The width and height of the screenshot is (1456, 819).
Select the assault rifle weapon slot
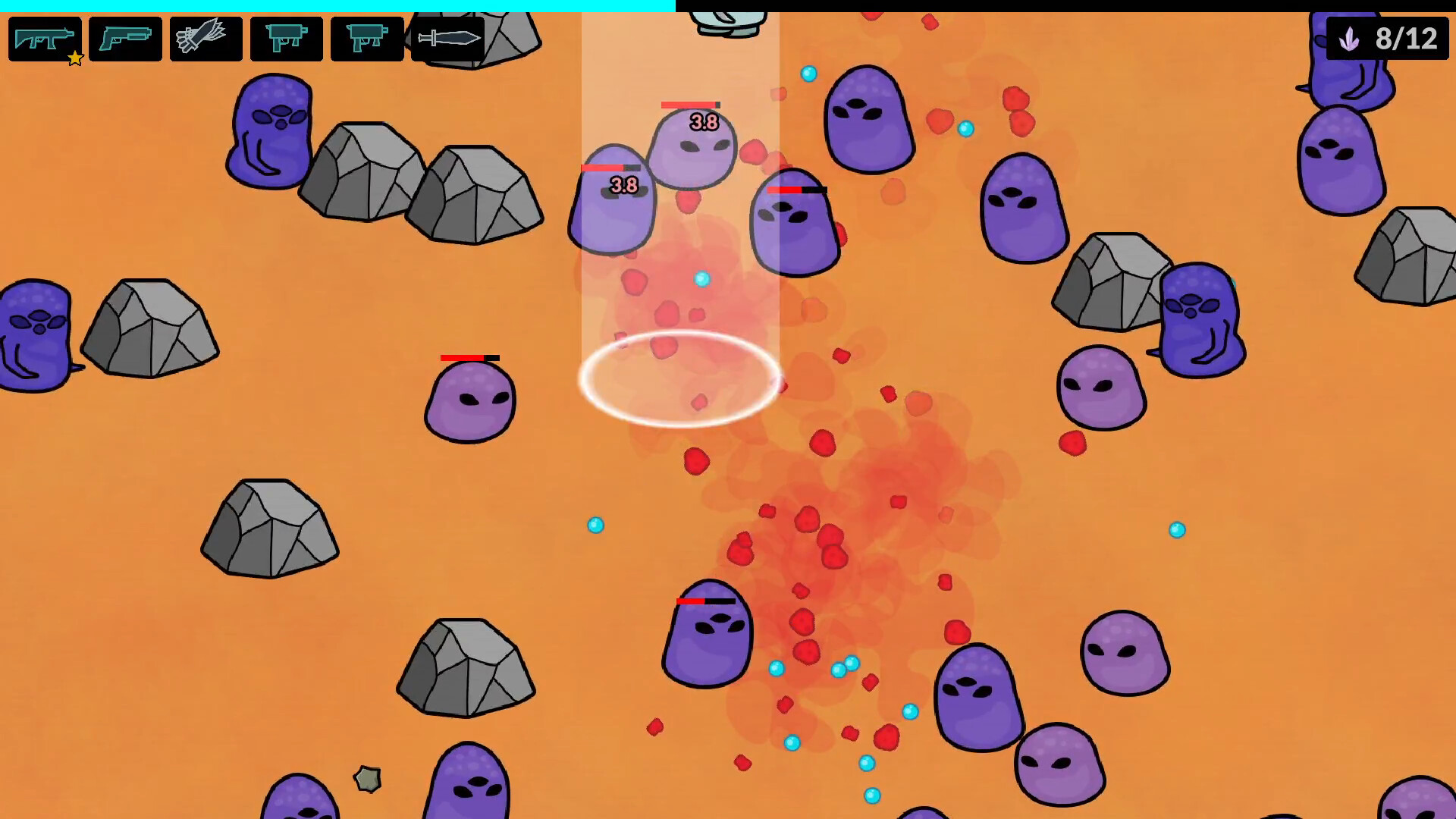pos(45,39)
